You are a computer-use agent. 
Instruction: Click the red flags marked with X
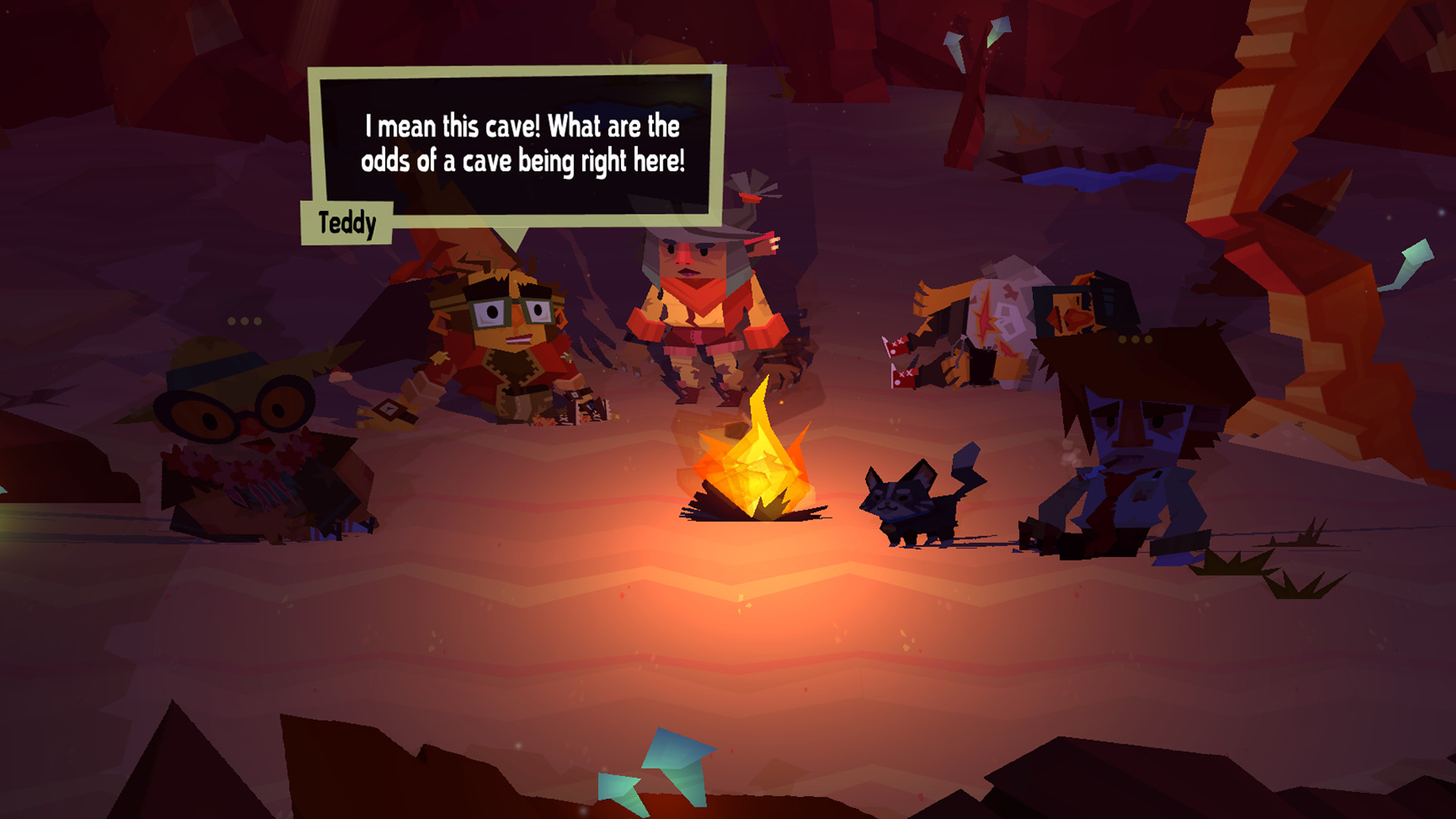[x=902, y=356]
